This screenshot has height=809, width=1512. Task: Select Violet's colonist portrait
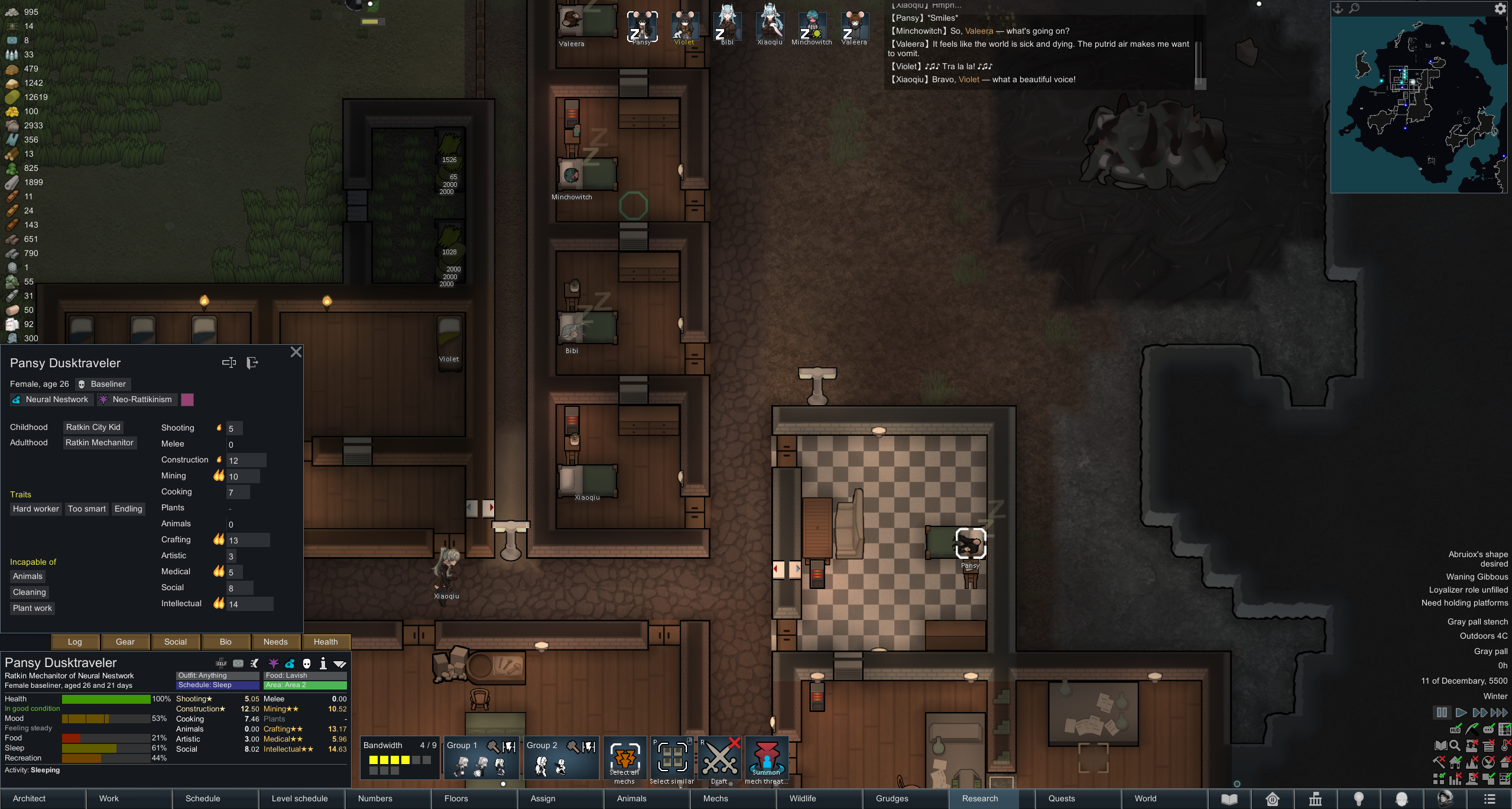(684, 27)
